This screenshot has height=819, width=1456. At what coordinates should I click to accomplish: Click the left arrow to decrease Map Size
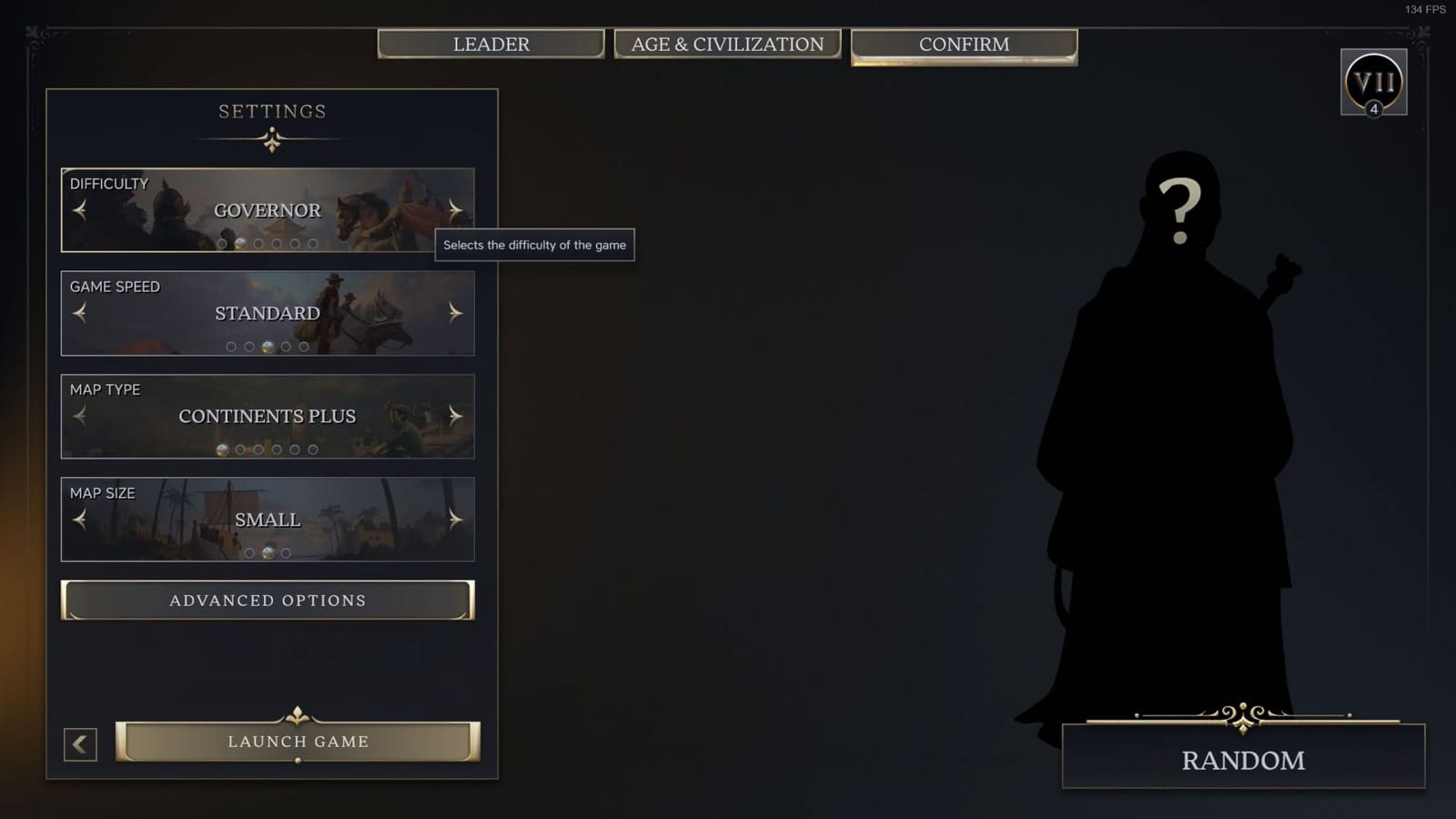click(80, 520)
